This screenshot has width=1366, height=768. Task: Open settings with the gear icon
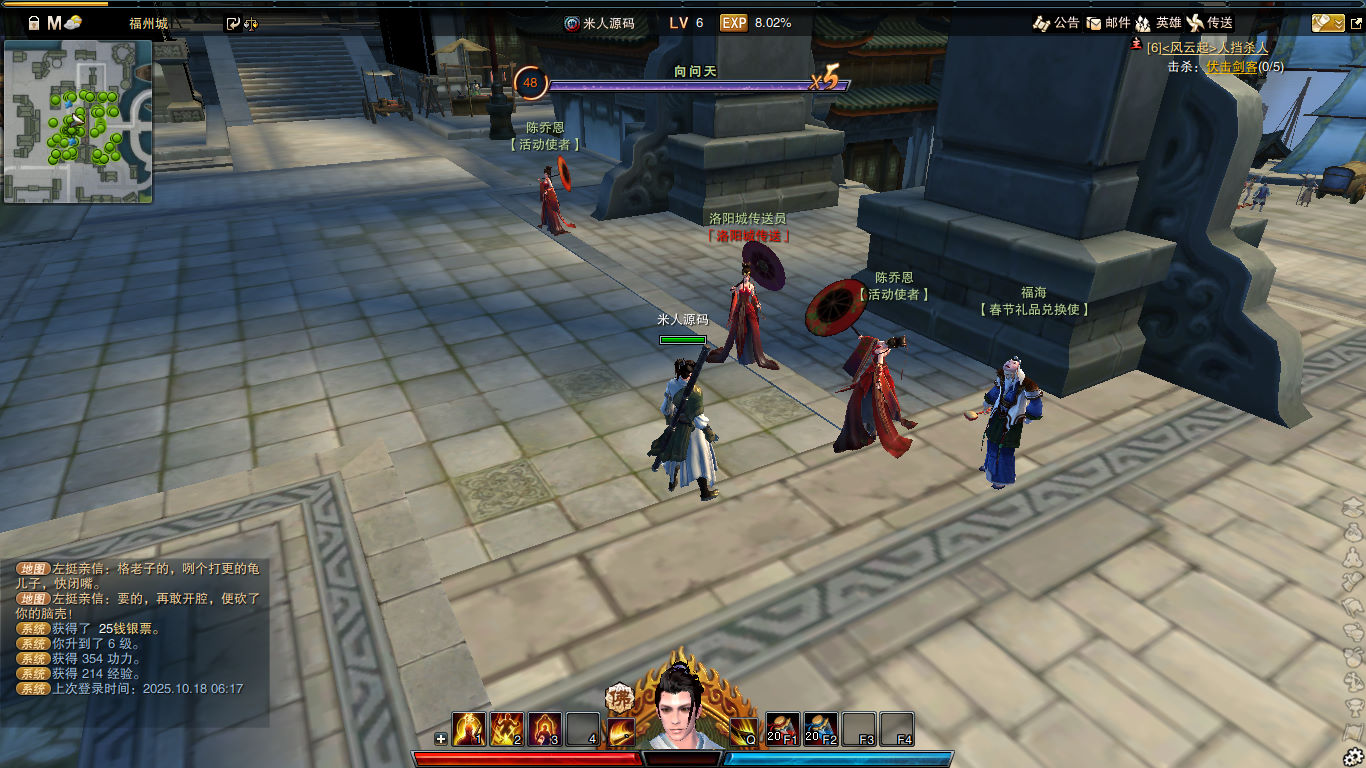point(1354,756)
